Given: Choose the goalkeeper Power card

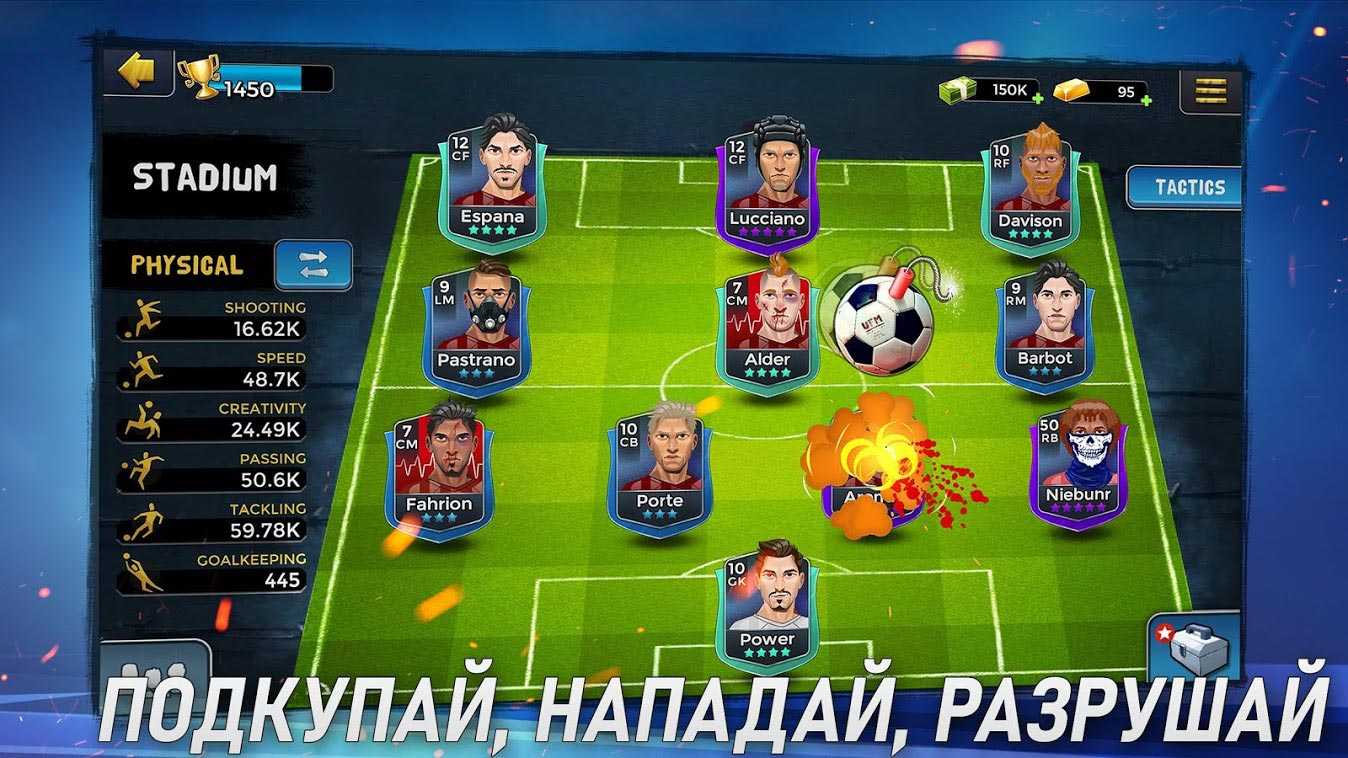Looking at the screenshot, I should [767, 606].
